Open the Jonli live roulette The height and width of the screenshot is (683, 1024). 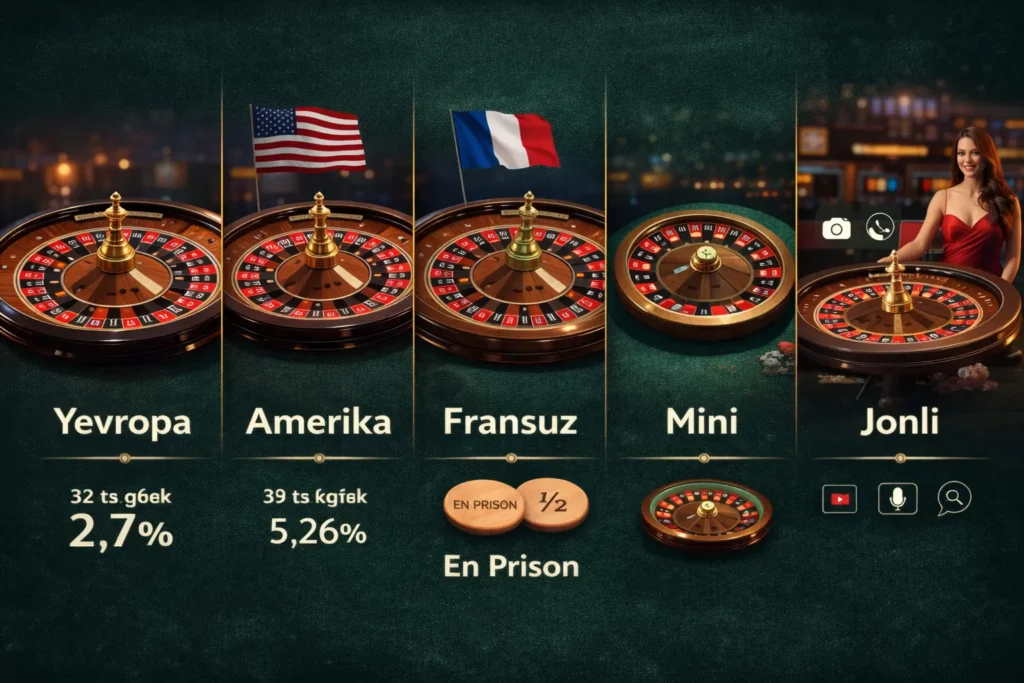point(900,422)
